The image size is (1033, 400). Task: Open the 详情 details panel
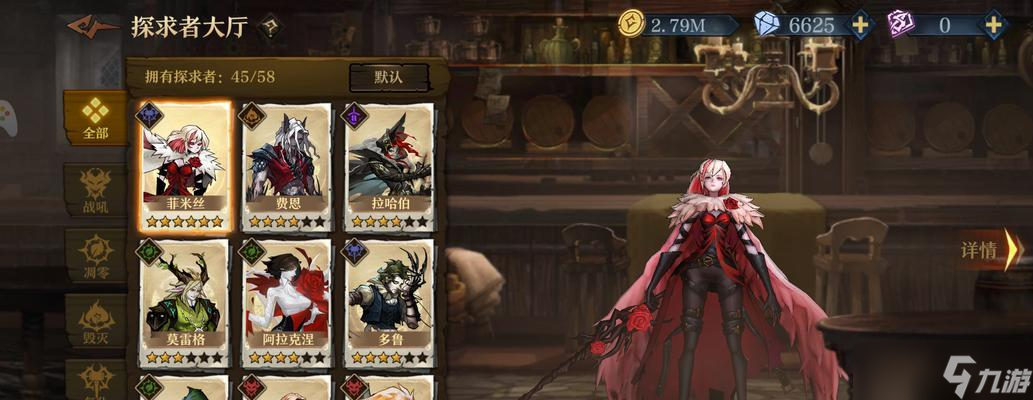click(990, 250)
